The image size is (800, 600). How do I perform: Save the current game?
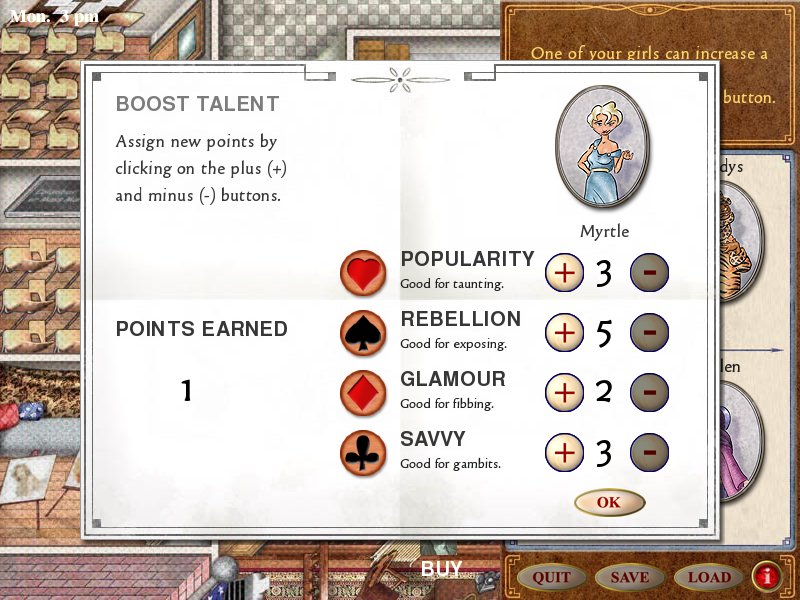629,577
